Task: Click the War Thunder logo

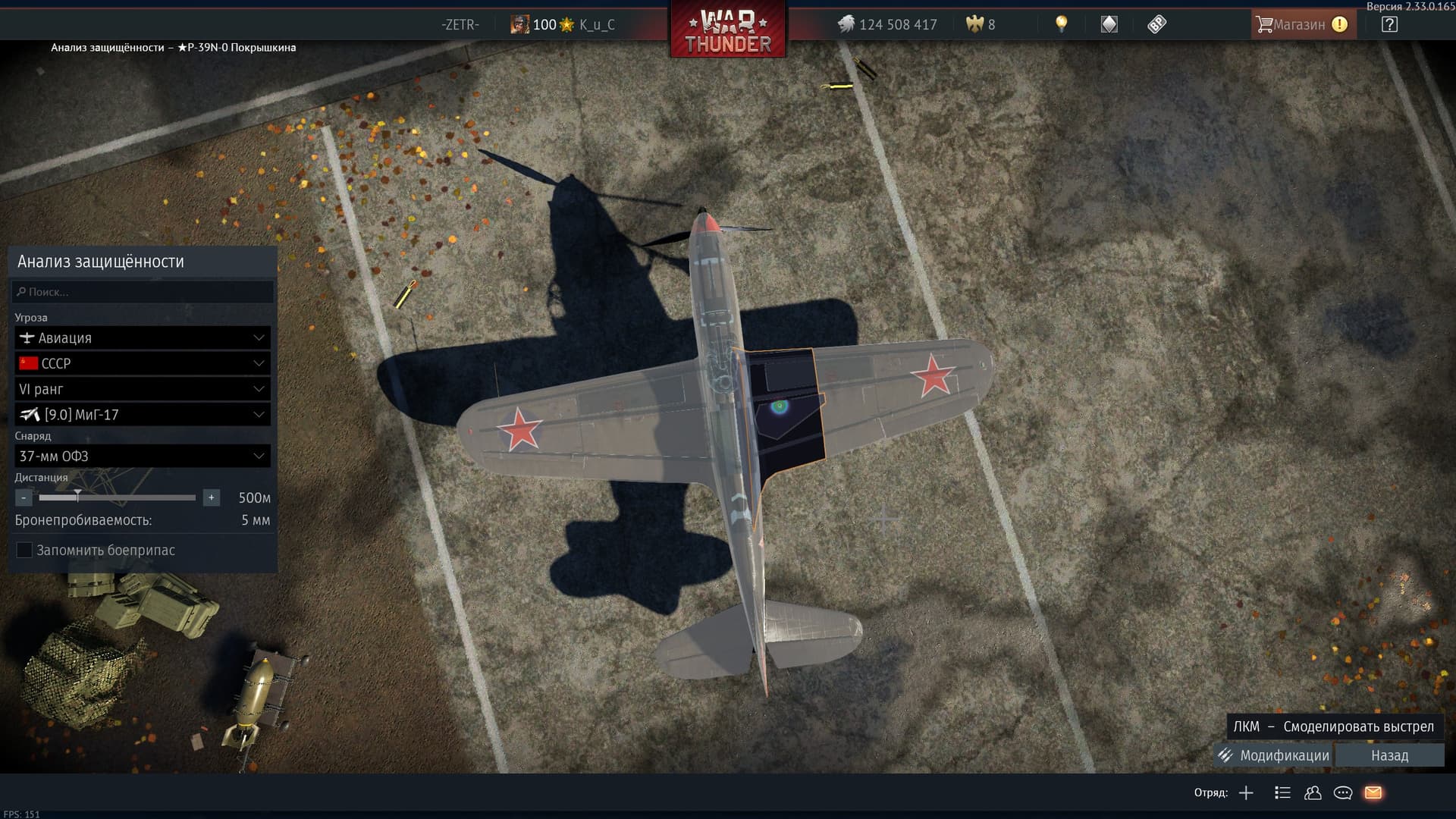Action: click(x=728, y=32)
